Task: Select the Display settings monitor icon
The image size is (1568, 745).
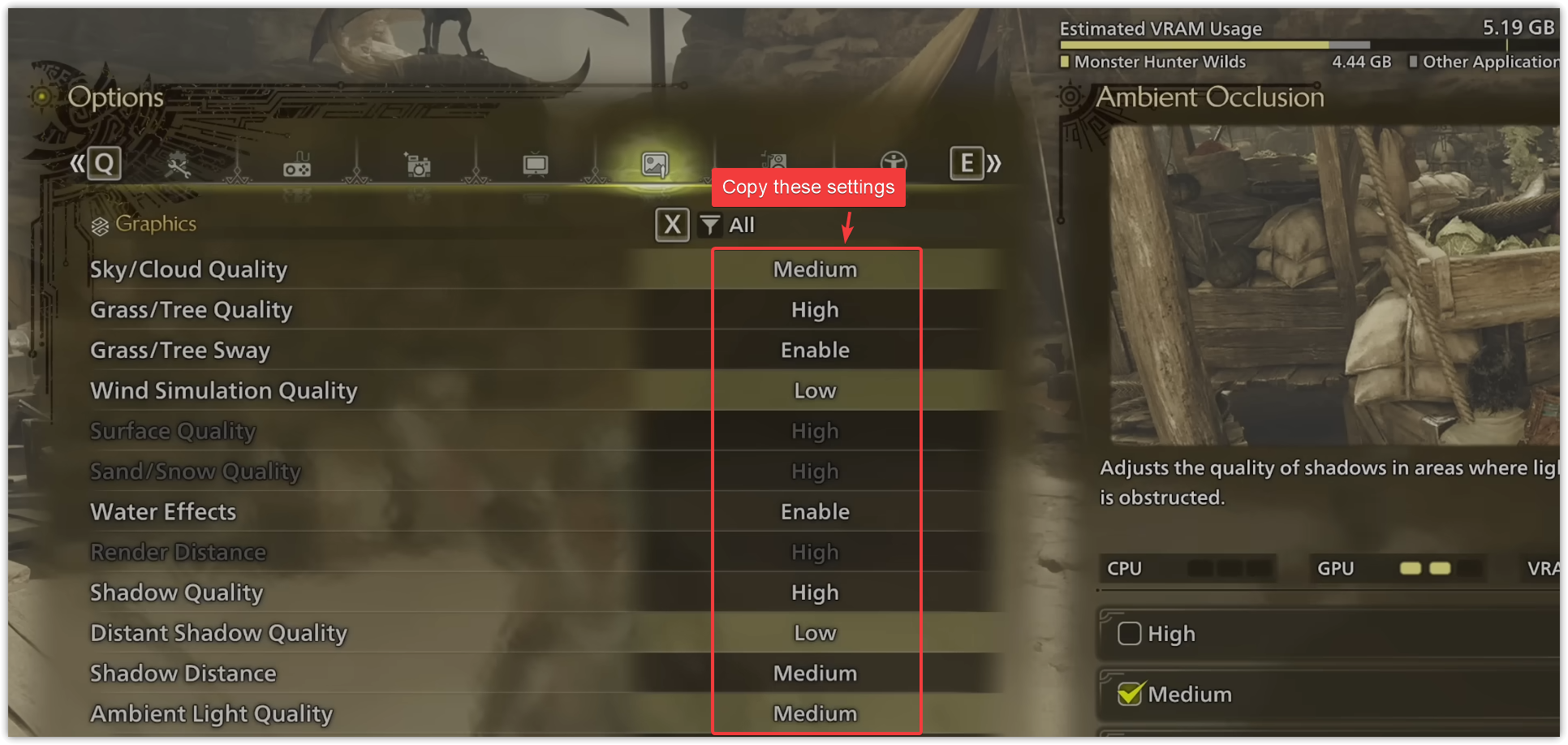Action: [536, 163]
